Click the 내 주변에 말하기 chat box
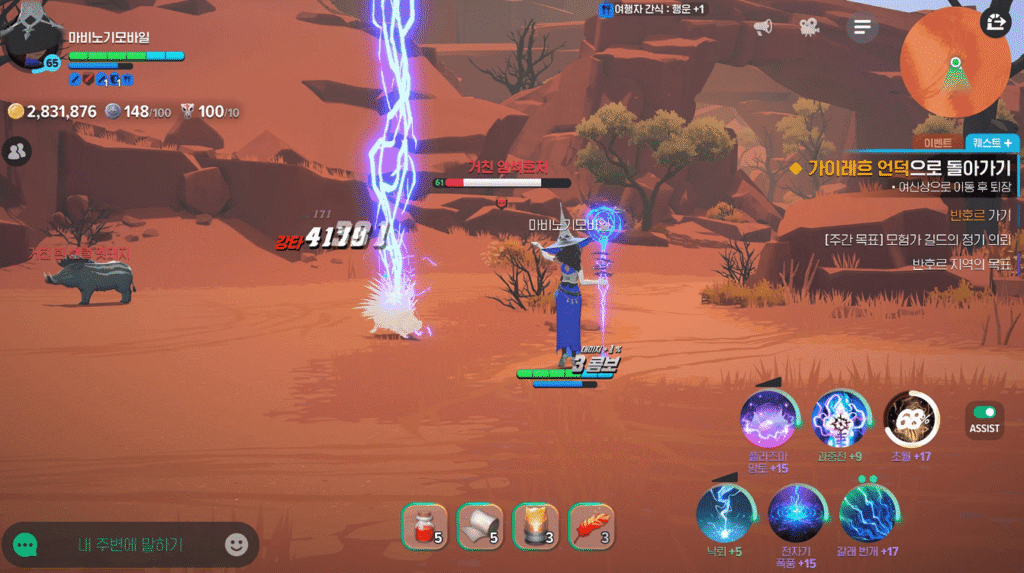The image size is (1024, 573). point(130,545)
